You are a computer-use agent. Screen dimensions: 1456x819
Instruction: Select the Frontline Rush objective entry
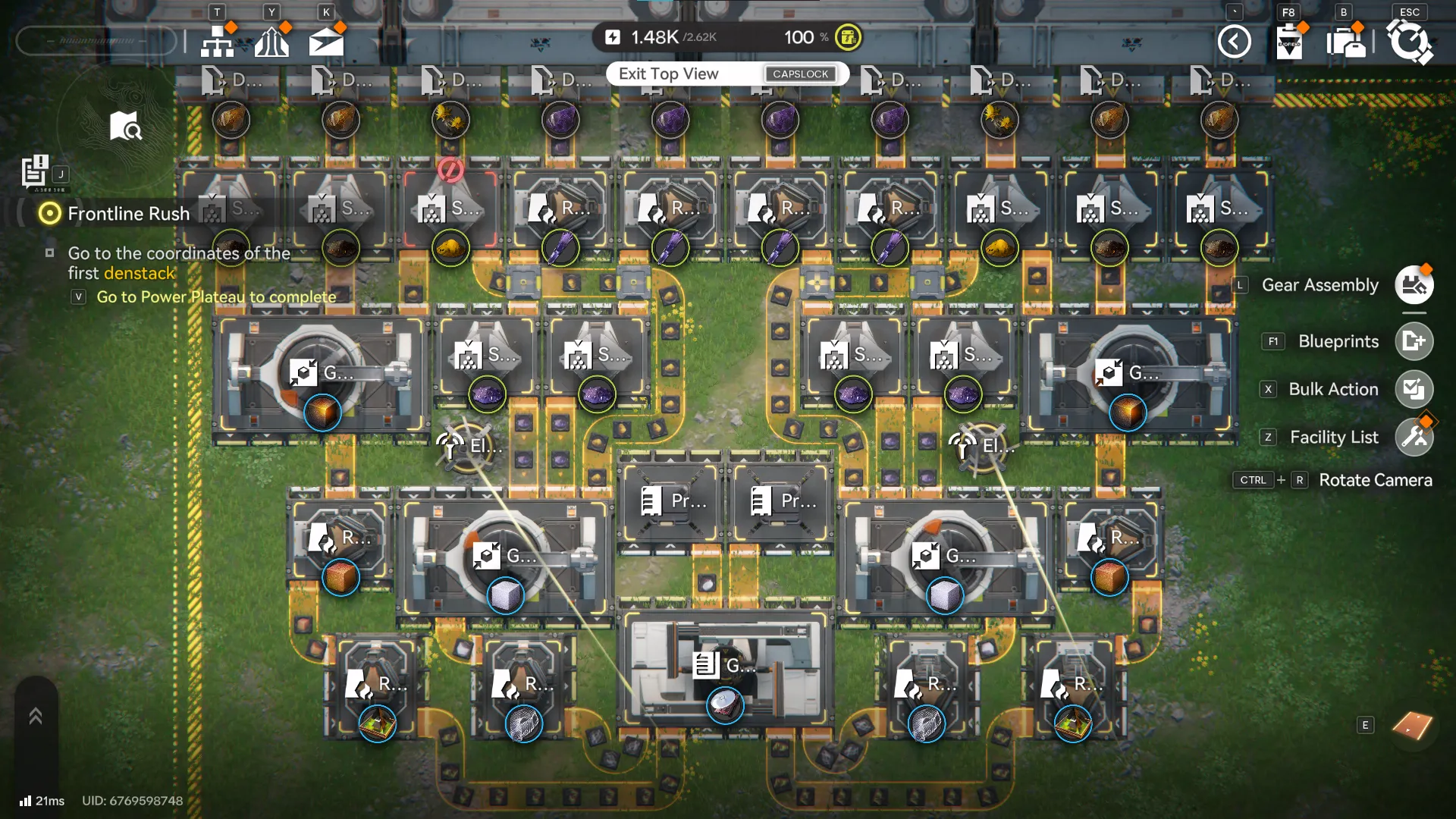click(129, 214)
